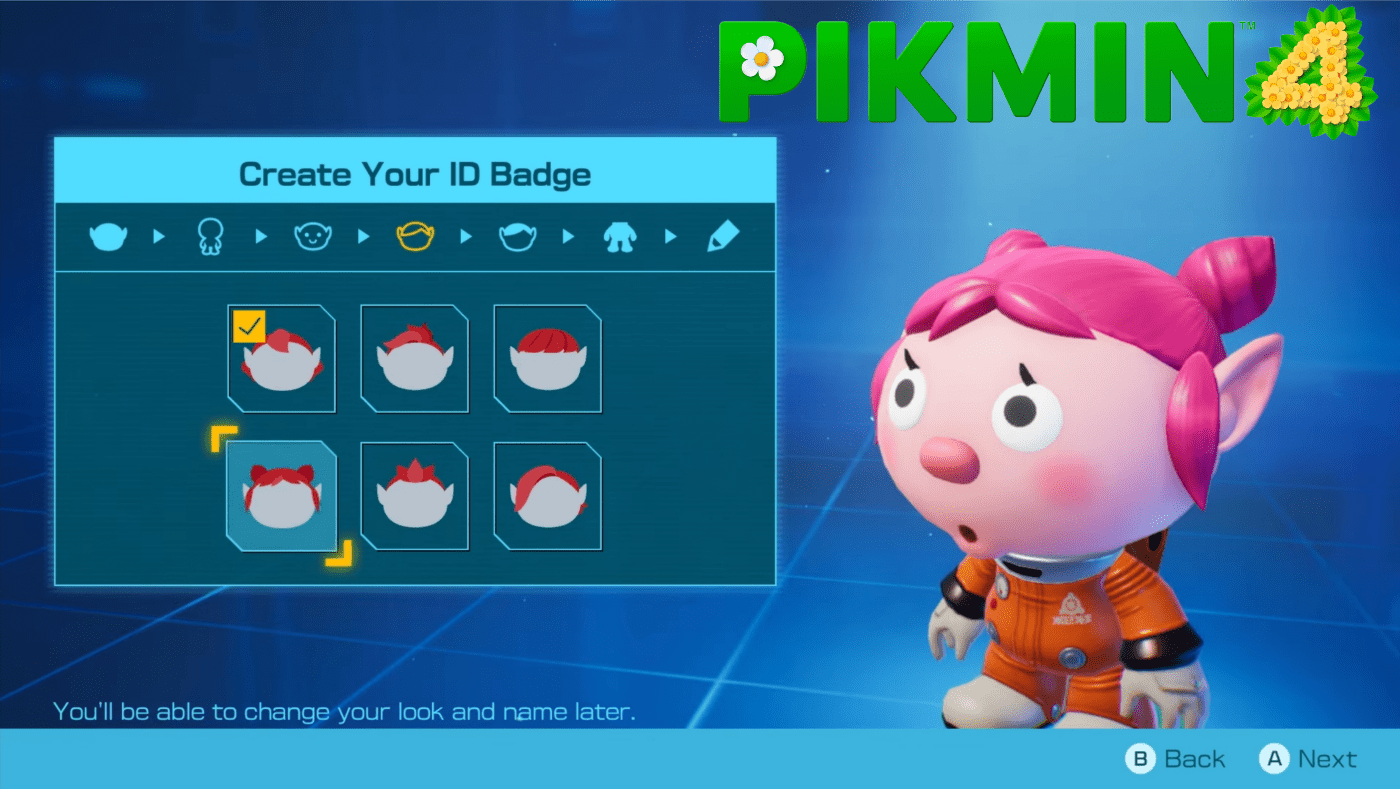Go back using the B Back button
This screenshot has width=1400, height=789.
(x=1177, y=758)
